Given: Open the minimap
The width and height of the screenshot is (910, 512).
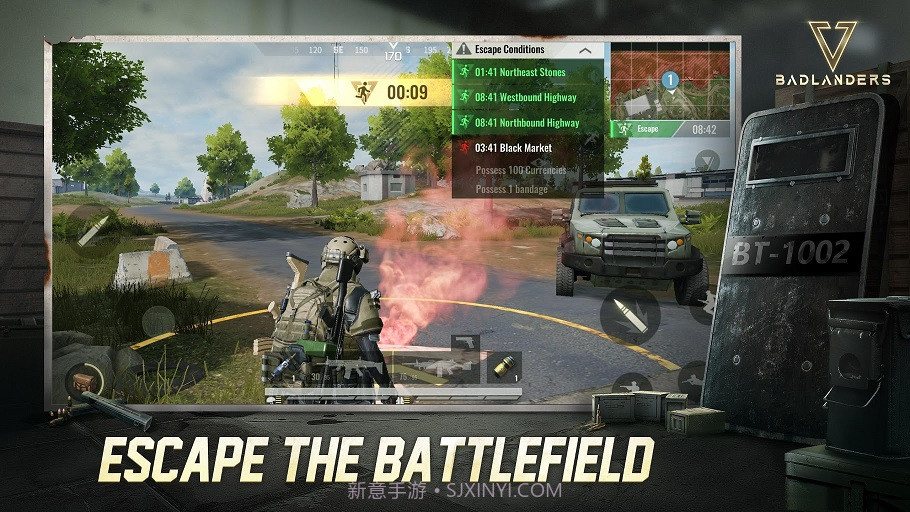Looking at the screenshot, I should pos(670,82).
